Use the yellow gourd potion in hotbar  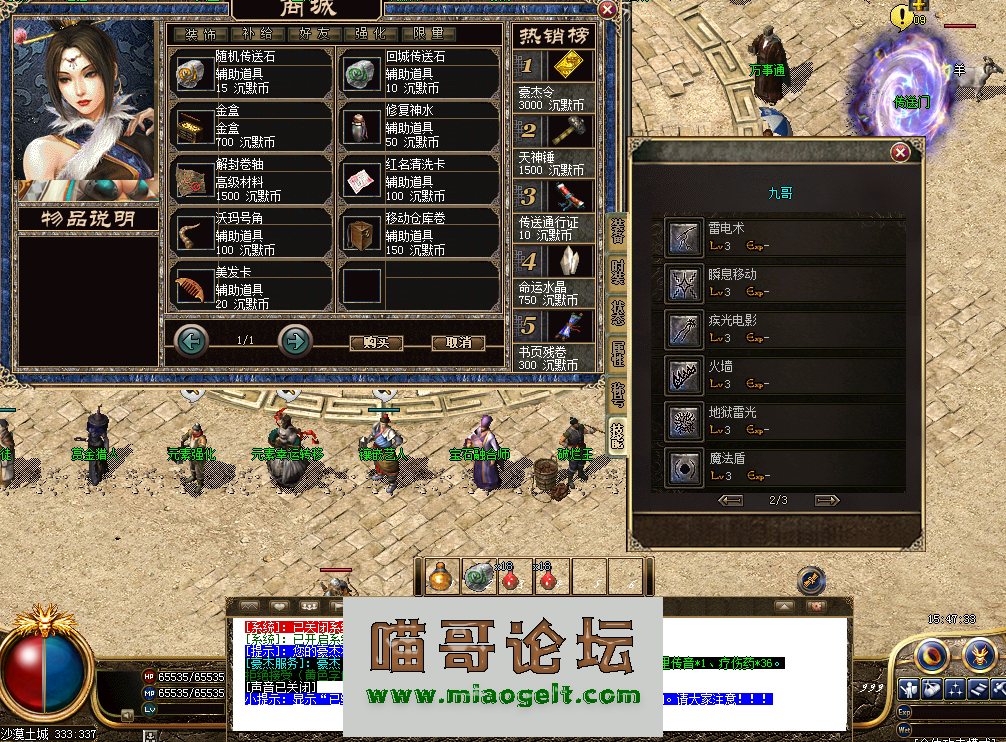[x=439, y=577]
